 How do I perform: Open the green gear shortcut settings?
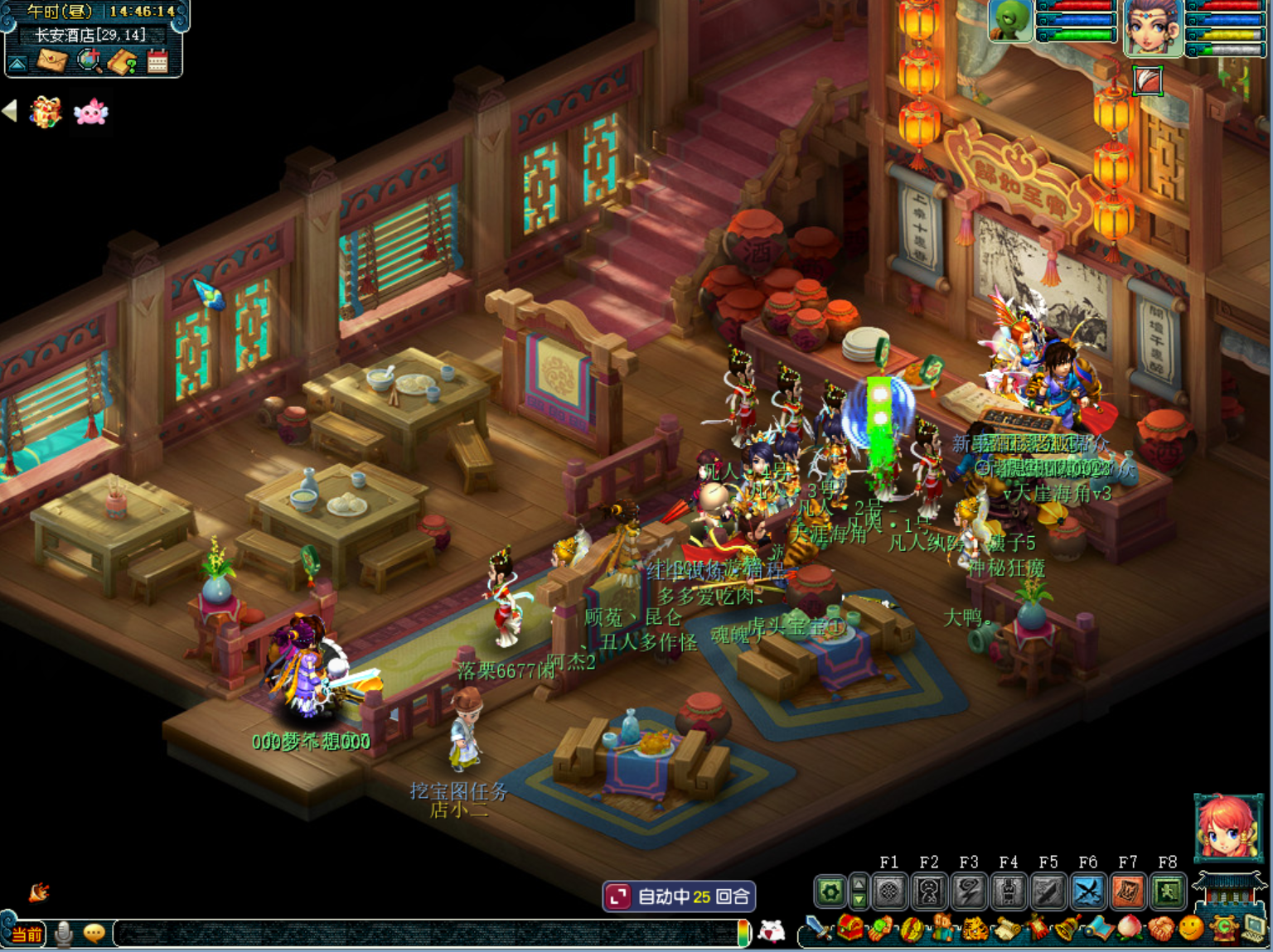click(x=830, y=892)
